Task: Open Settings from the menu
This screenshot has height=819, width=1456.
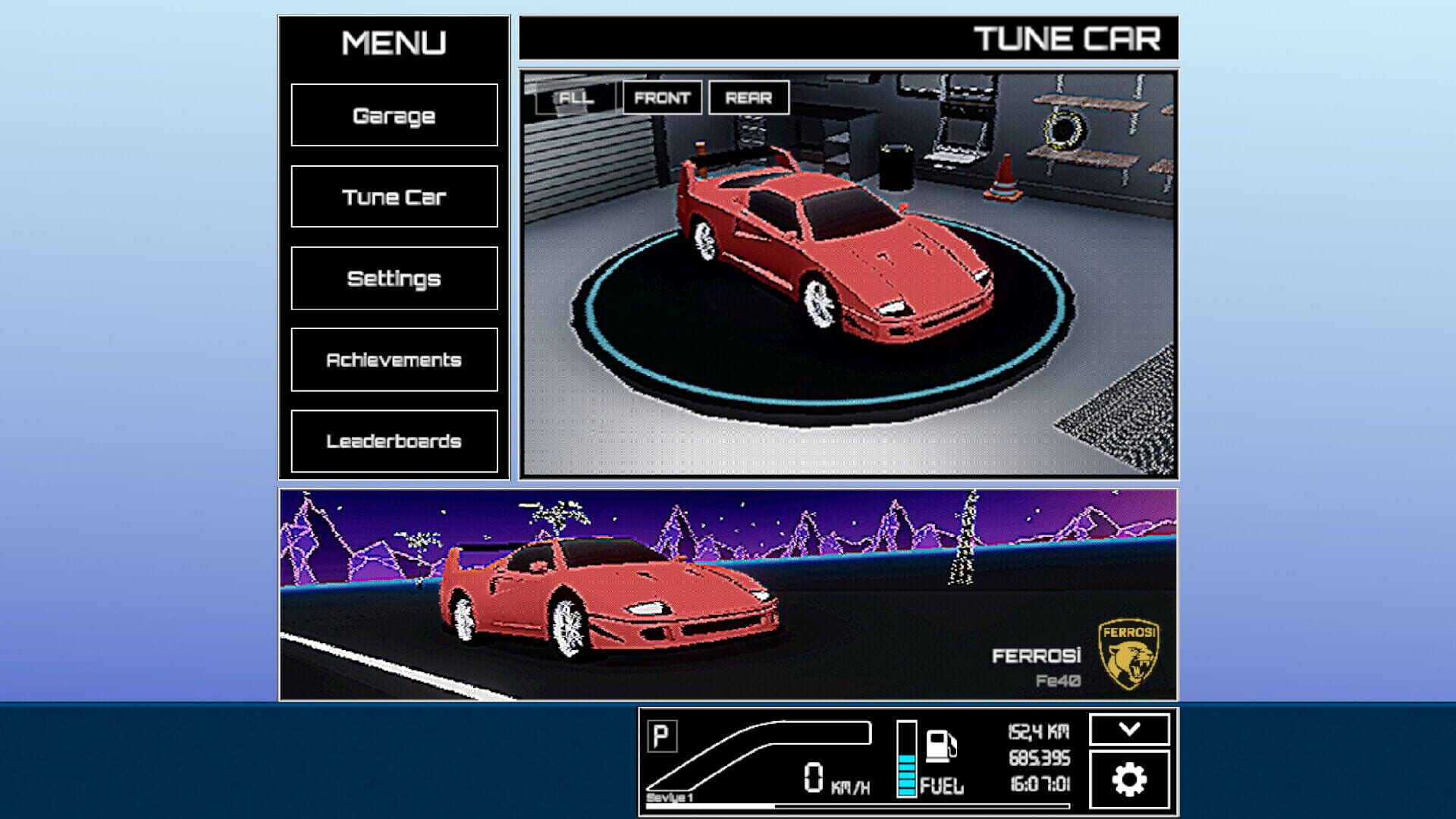Action: [x=394, y=279]
